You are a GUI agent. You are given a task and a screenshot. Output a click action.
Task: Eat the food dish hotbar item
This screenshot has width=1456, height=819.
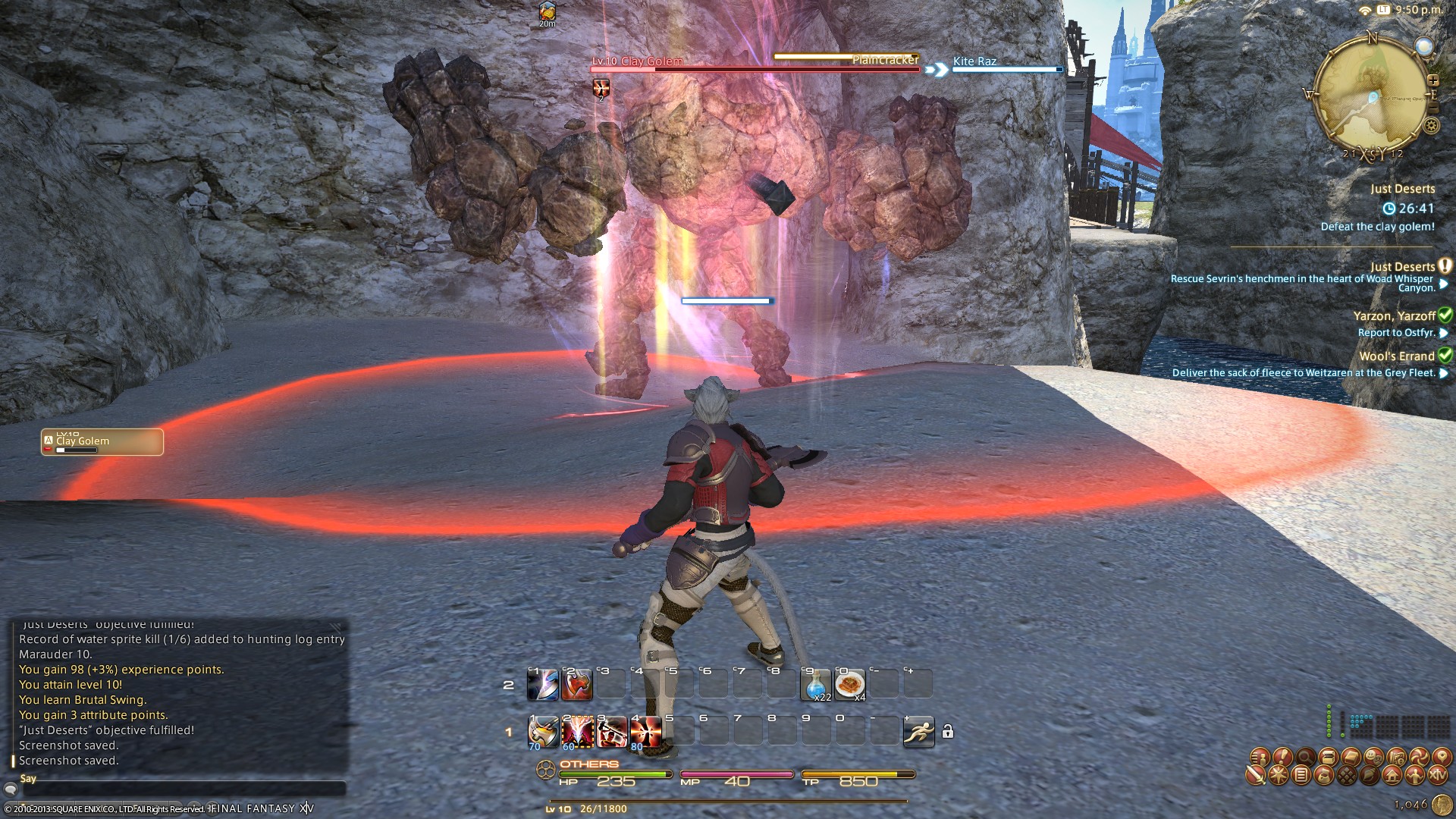point(850,685)
